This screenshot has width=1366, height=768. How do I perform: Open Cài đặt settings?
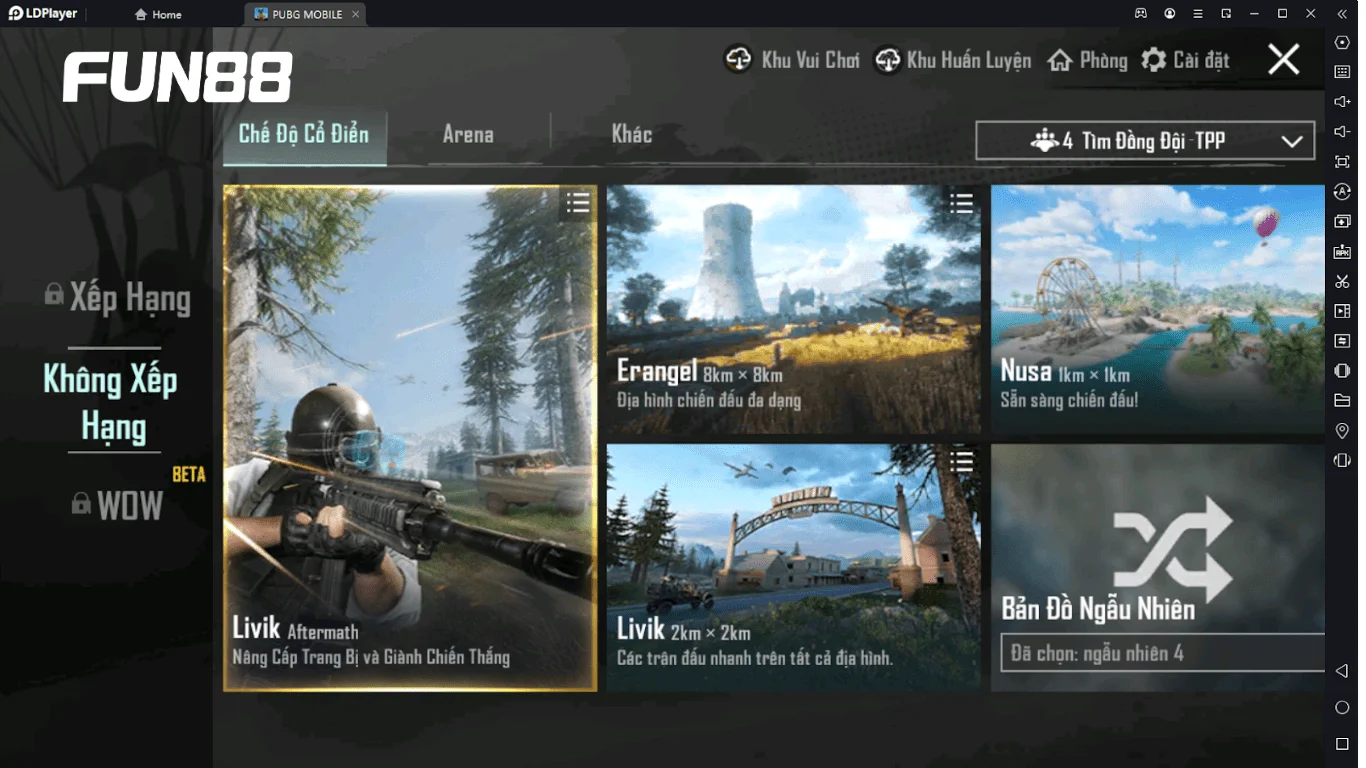pyautogui.click(x=1185, y=60)
